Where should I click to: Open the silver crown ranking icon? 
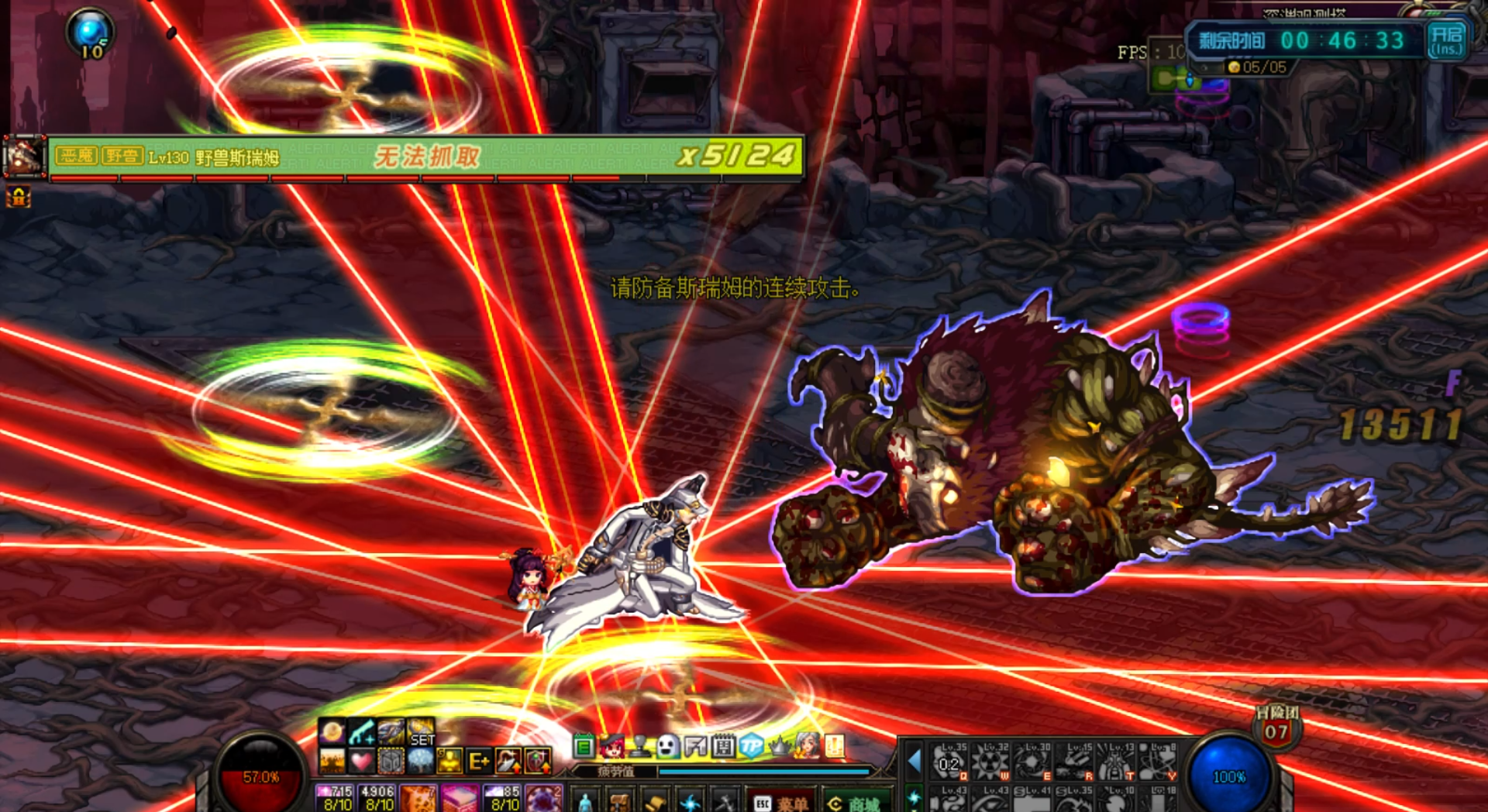click(x=778, y=746)
